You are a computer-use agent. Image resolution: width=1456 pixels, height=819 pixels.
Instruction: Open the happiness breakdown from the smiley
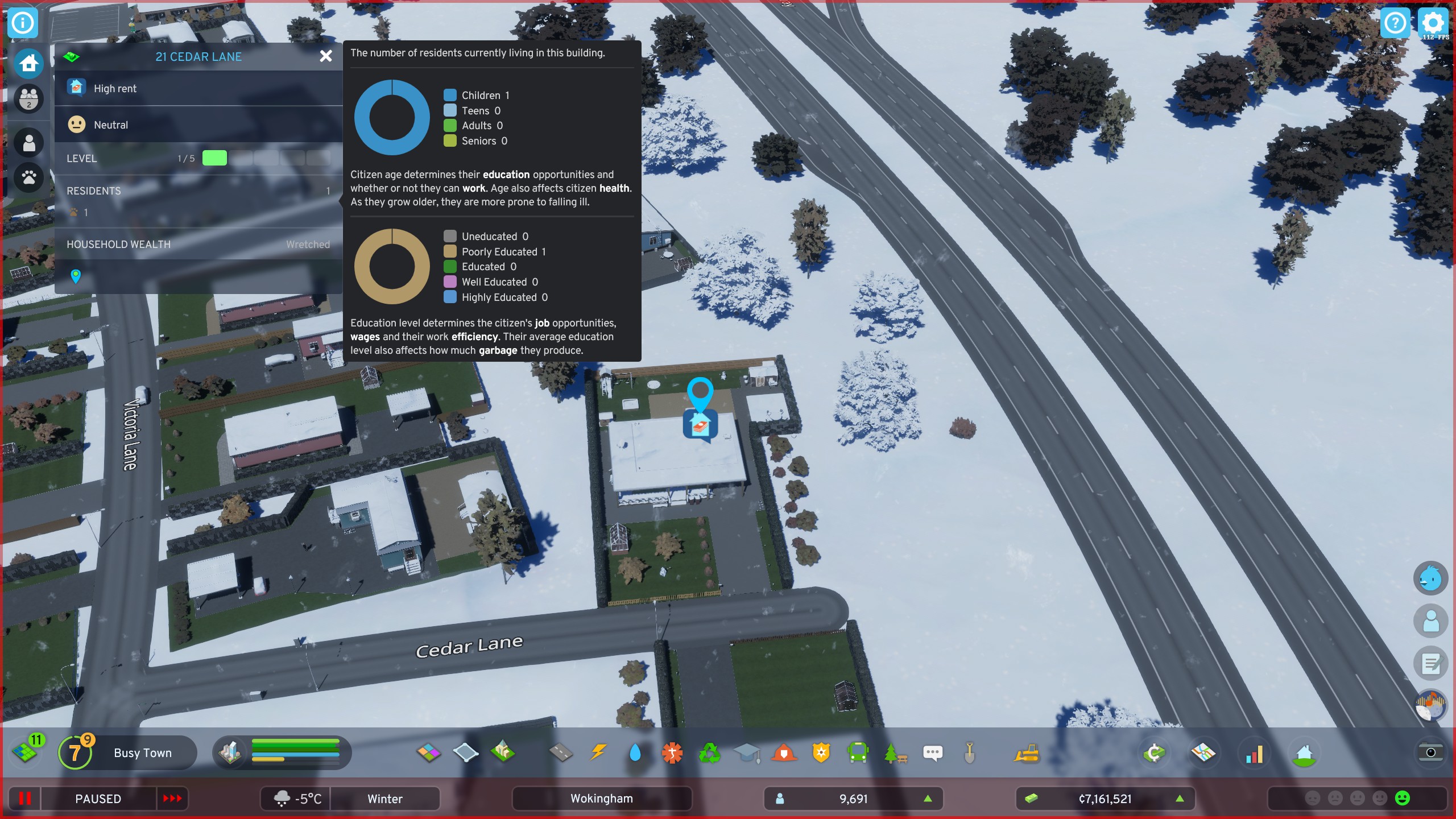pos(1402,799)
